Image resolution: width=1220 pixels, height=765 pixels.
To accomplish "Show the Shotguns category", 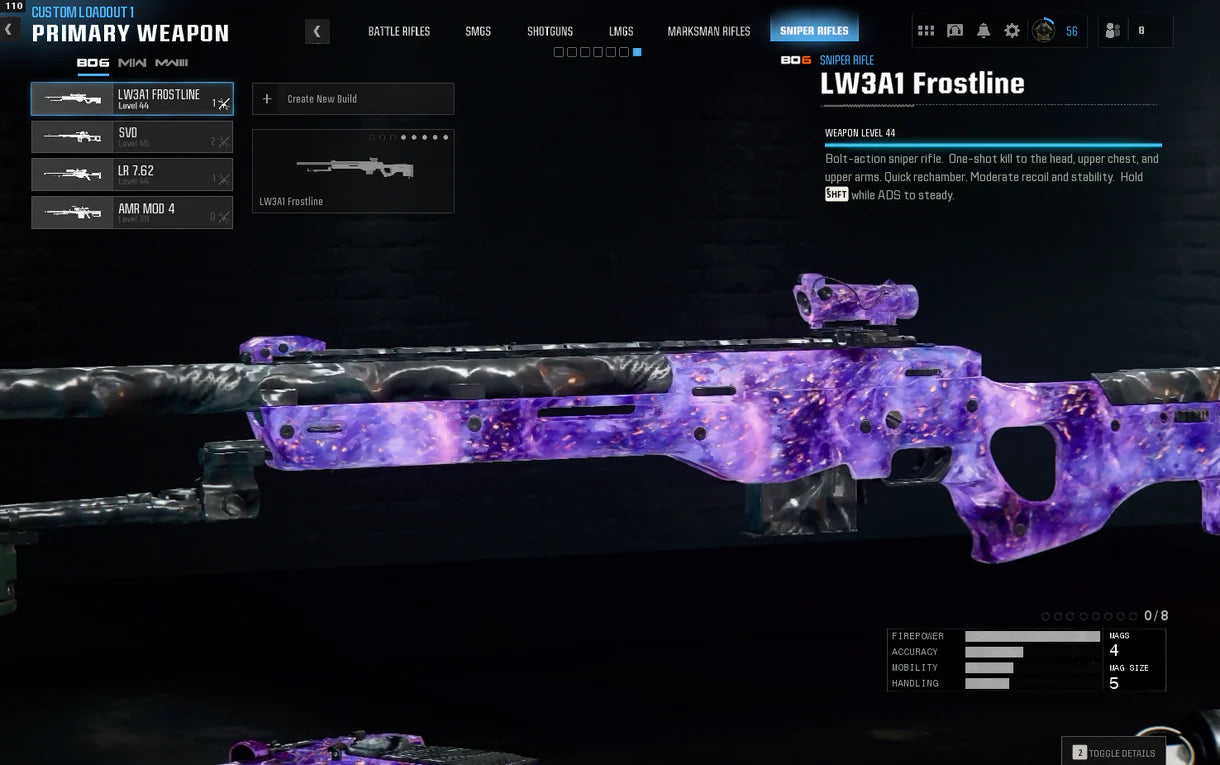I will click(550, 31).
